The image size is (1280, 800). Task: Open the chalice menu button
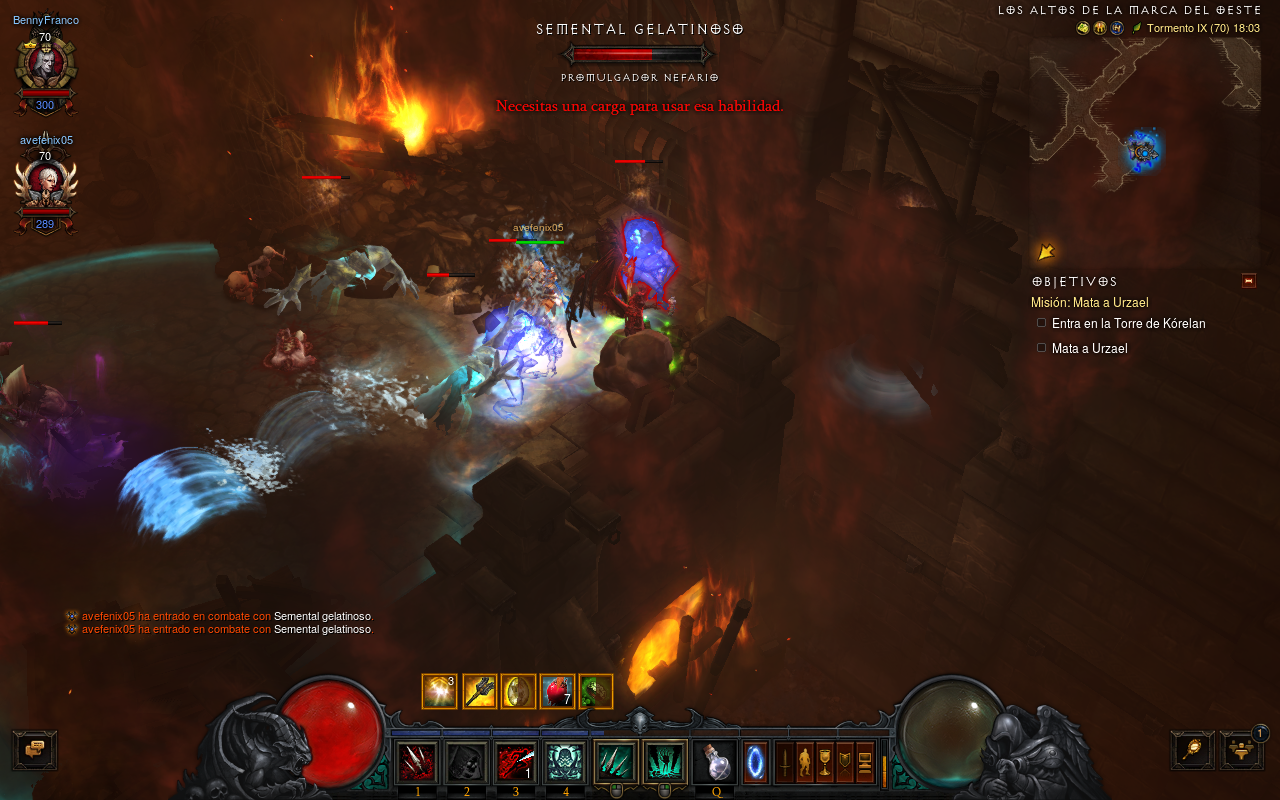[x=825, y=763]
